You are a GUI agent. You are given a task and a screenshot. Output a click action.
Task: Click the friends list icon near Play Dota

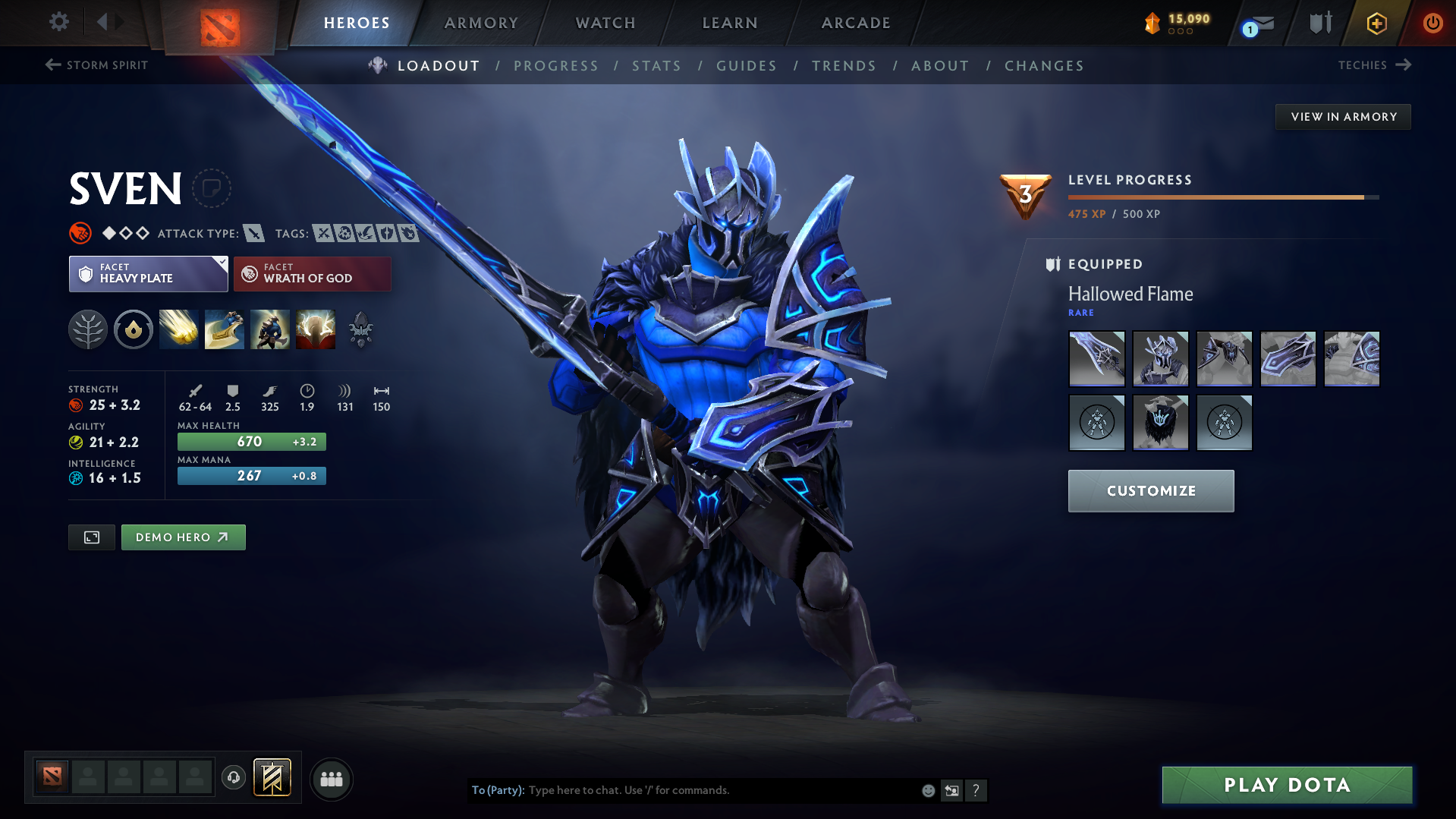pyautogui.click(x=331, y=779)
